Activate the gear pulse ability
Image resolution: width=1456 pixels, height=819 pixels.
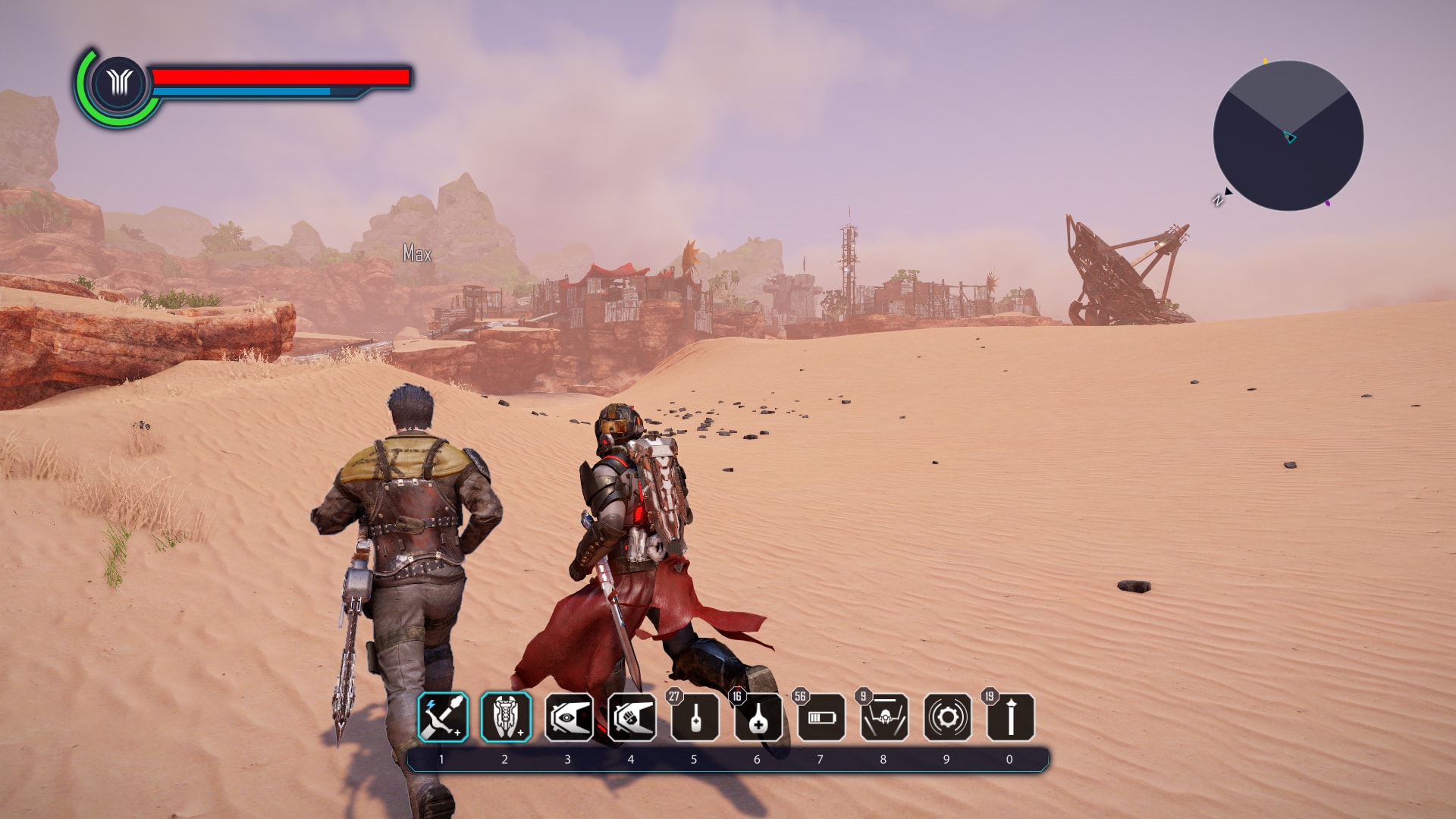[x=947, y=717]
